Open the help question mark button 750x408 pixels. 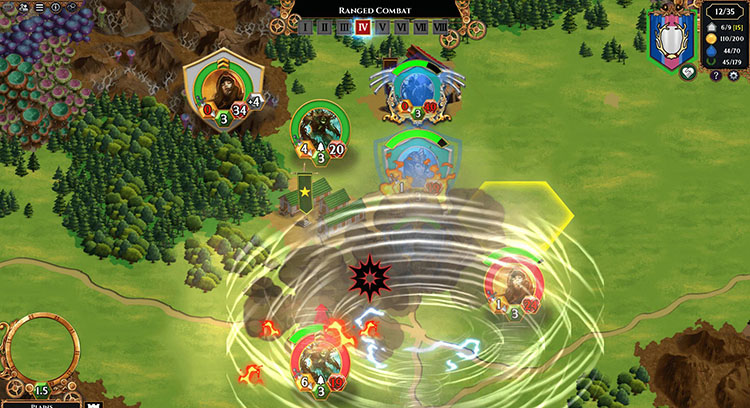[716, 75]
